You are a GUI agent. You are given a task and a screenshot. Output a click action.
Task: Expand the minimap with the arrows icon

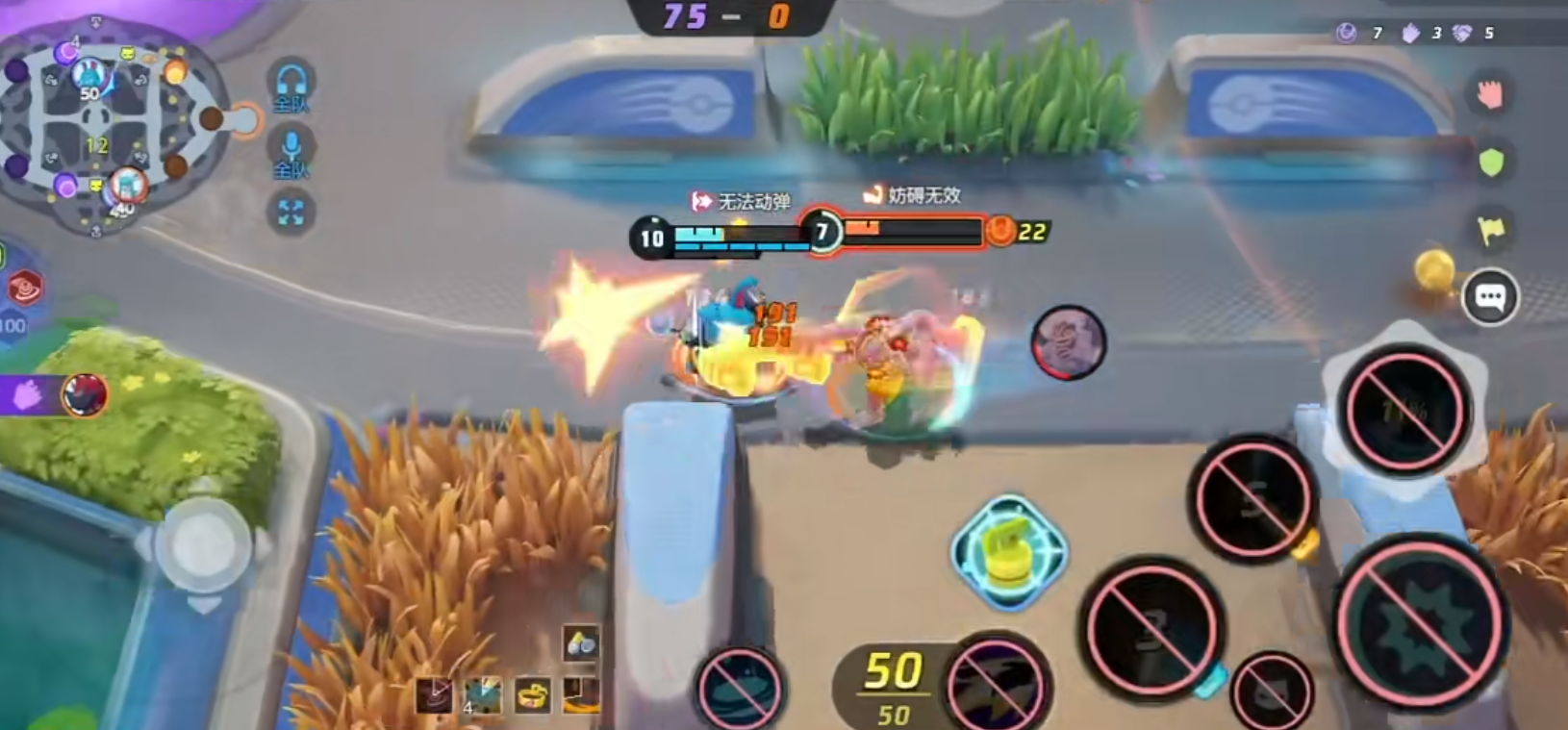[291, 213]
